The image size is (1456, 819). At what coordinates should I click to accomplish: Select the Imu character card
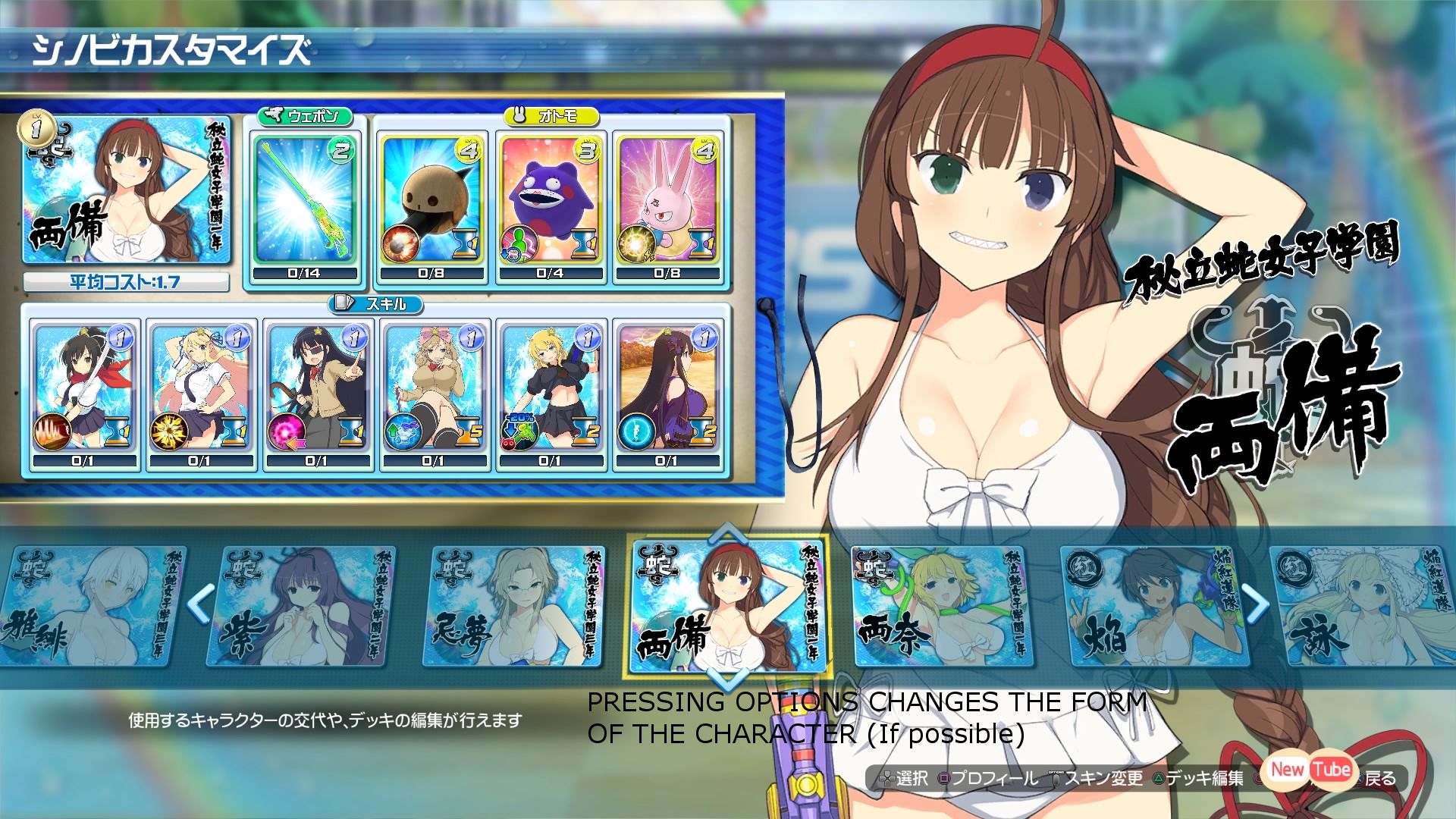[x=513, y=607]
